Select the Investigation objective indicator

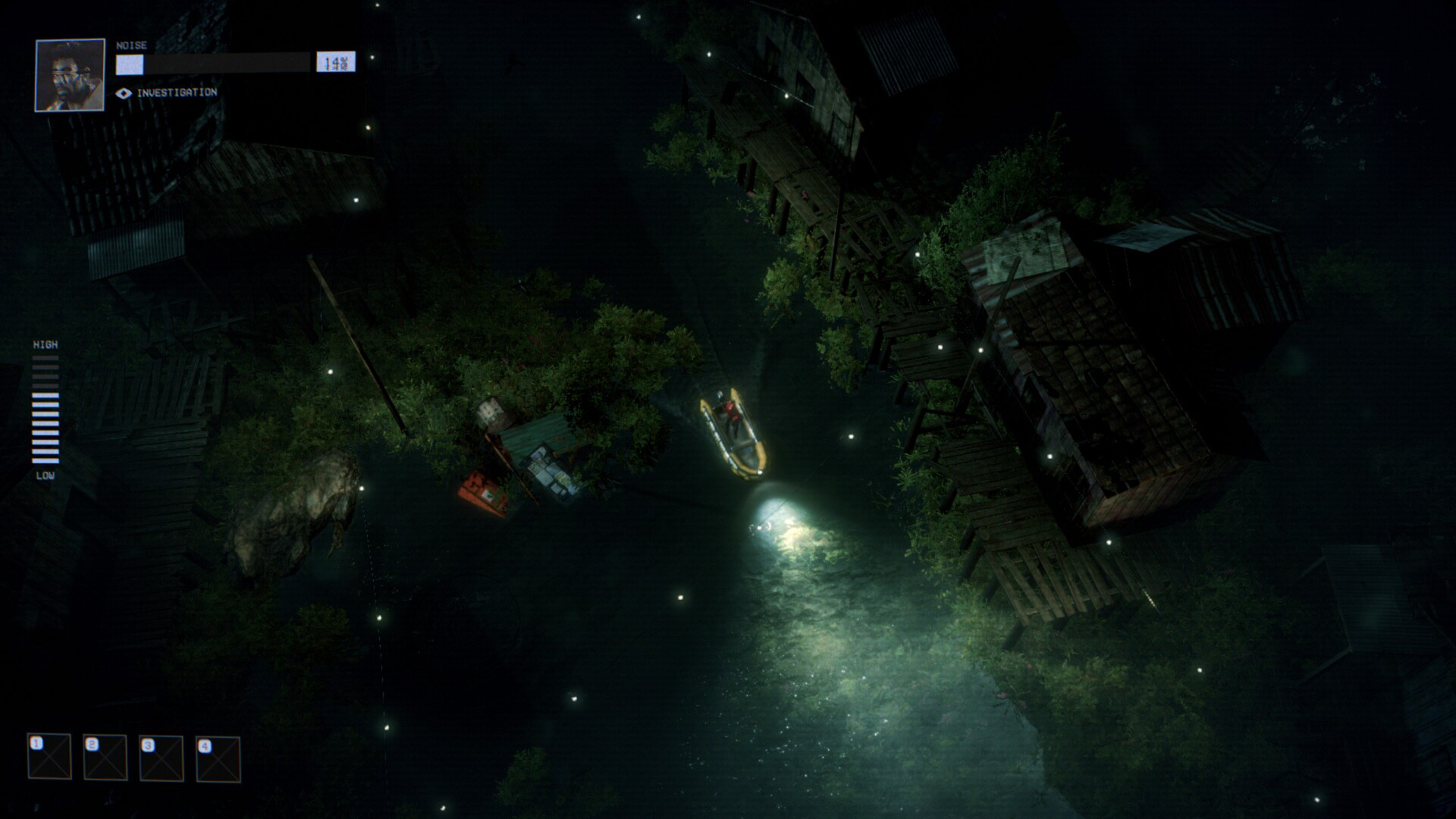(167, 93)
